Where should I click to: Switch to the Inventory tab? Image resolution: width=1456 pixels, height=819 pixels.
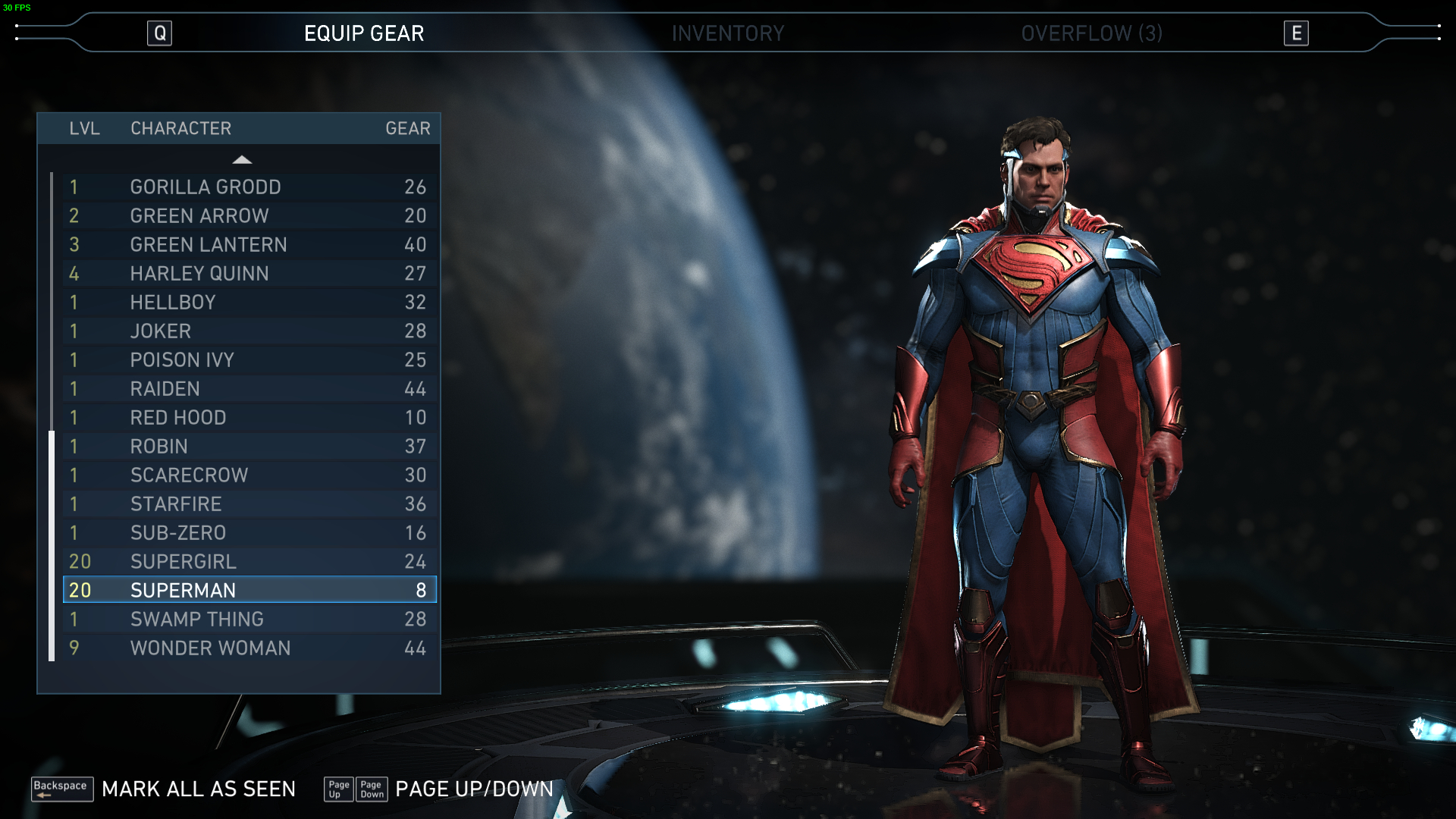coord(727,33)
